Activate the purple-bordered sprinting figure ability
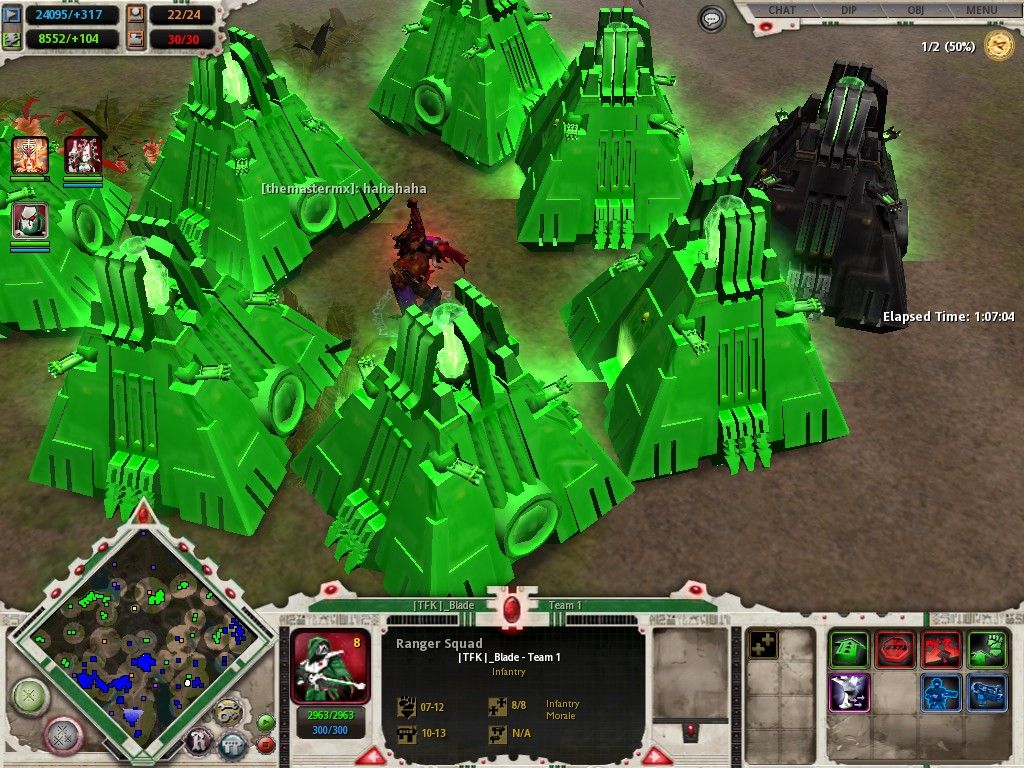This screenshot has height=768, width=1024. click(849, 693)
